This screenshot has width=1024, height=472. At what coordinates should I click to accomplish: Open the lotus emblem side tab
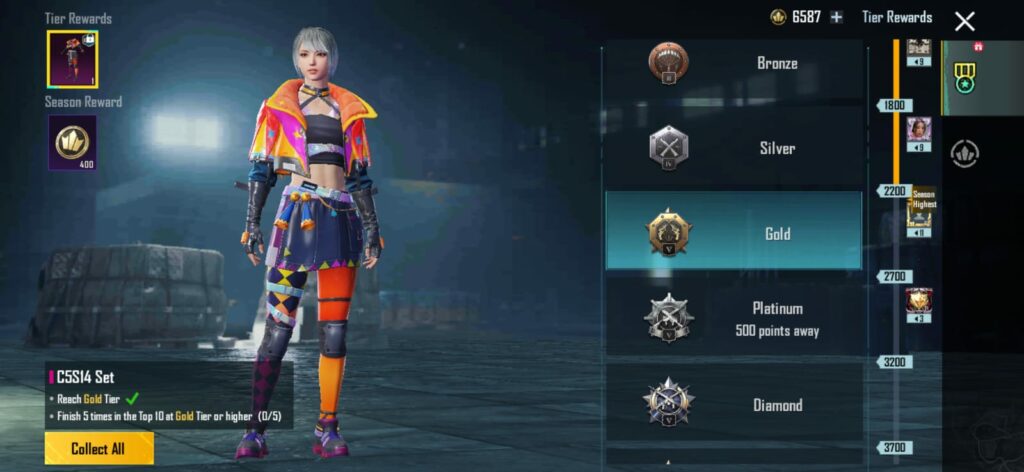pos(964,153)
